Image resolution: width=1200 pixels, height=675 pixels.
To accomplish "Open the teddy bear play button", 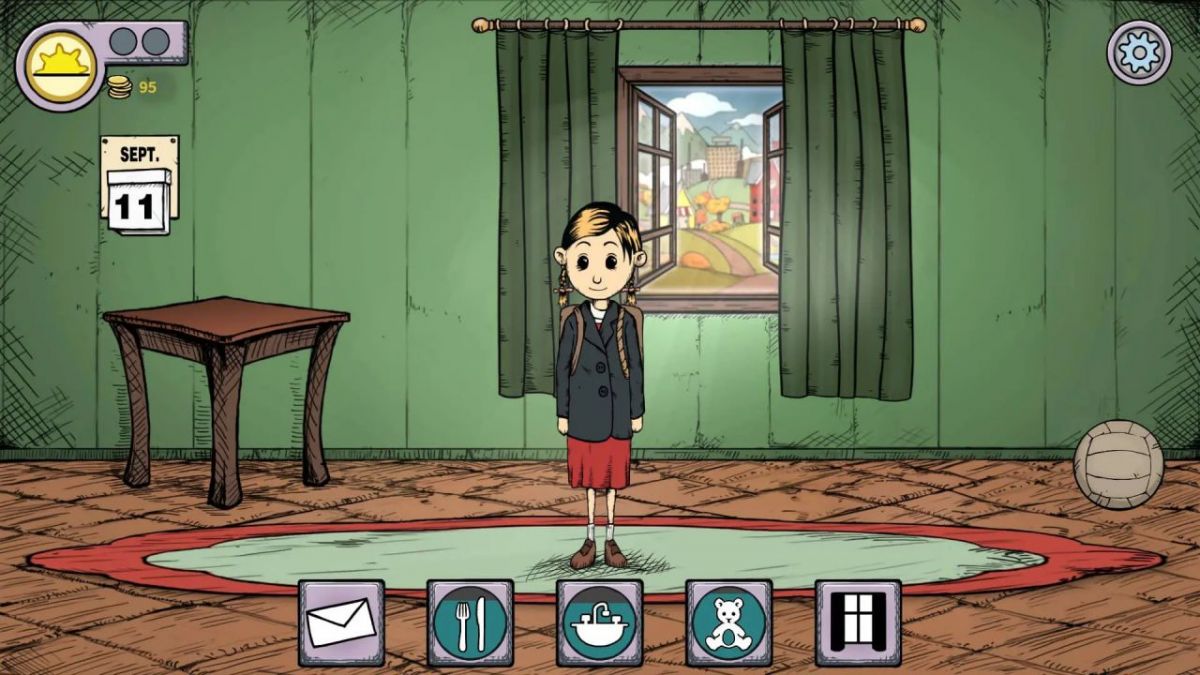I will pyautogui.click(x=728, y=622).
